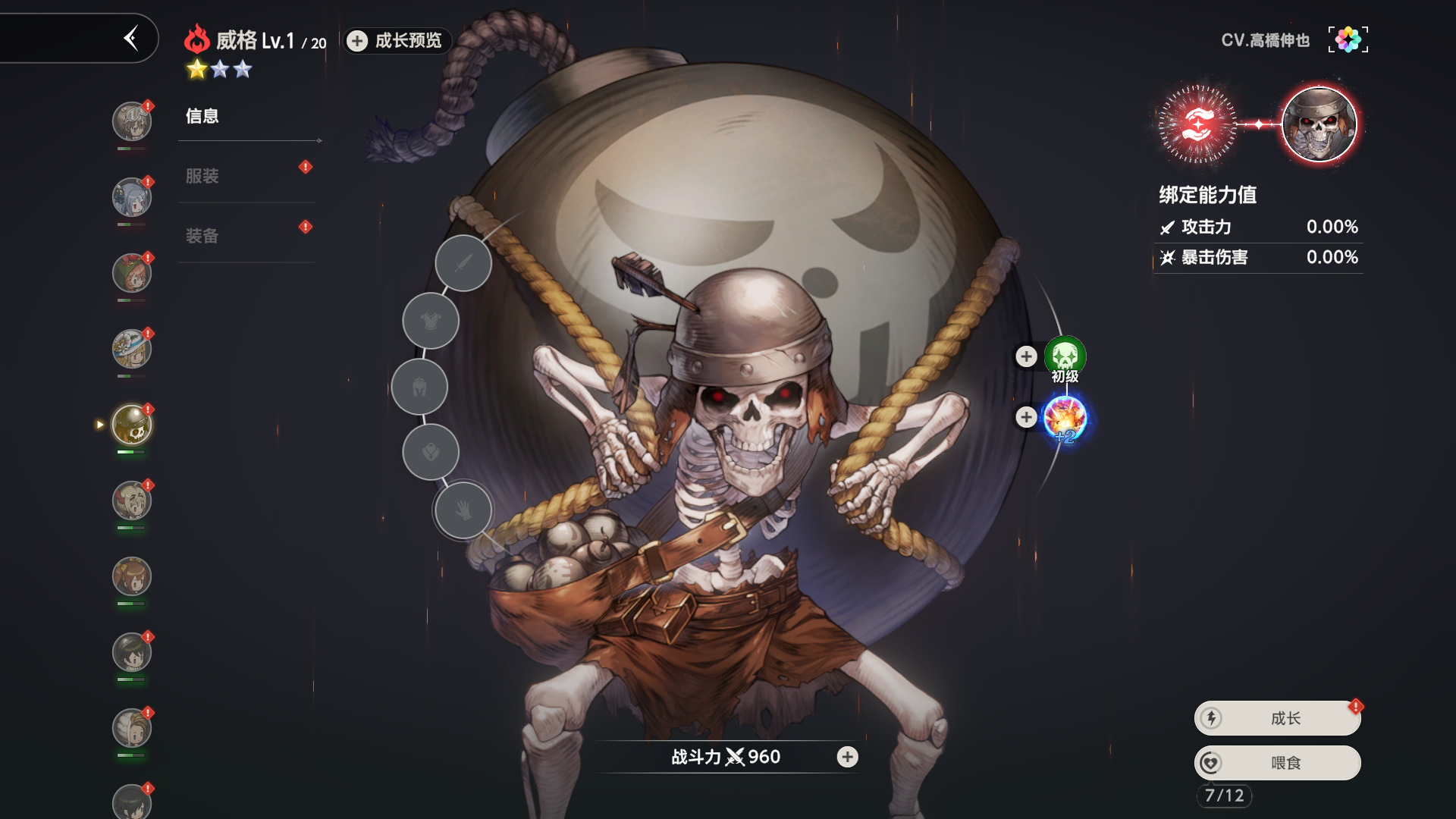The height and width of the screenshot is (819, 1456).
Task: Select the empty glove slot
Action: pyautogui.click(x=463, y=510)
